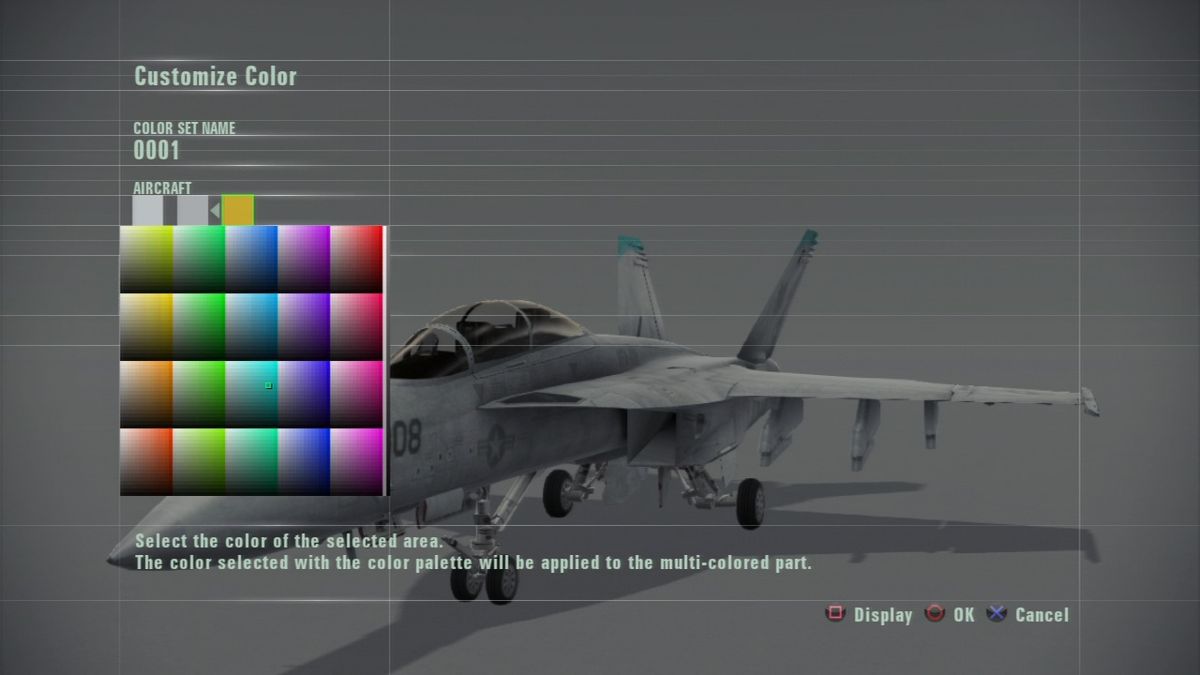This screenshot has height=675, width=1200.
Task: Select the gold aircraft color slot
Action: [x=238, y=210]
